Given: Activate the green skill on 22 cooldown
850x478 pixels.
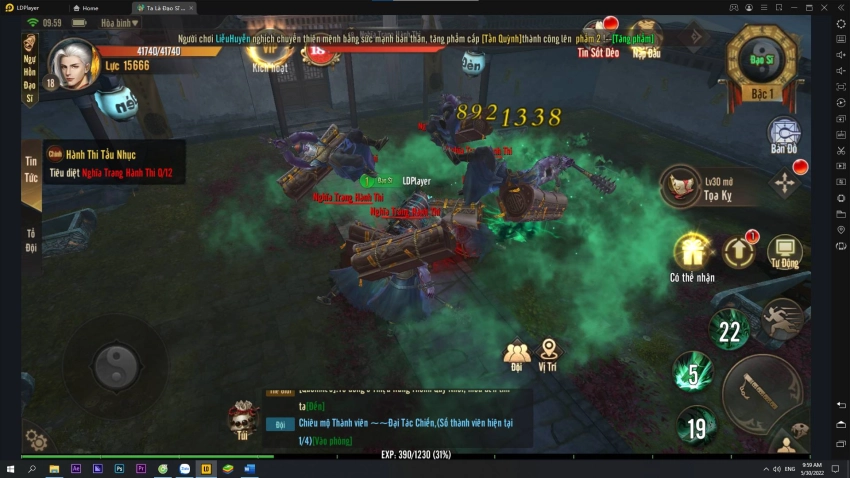Looking at the screenshot, I should [730, 330].
